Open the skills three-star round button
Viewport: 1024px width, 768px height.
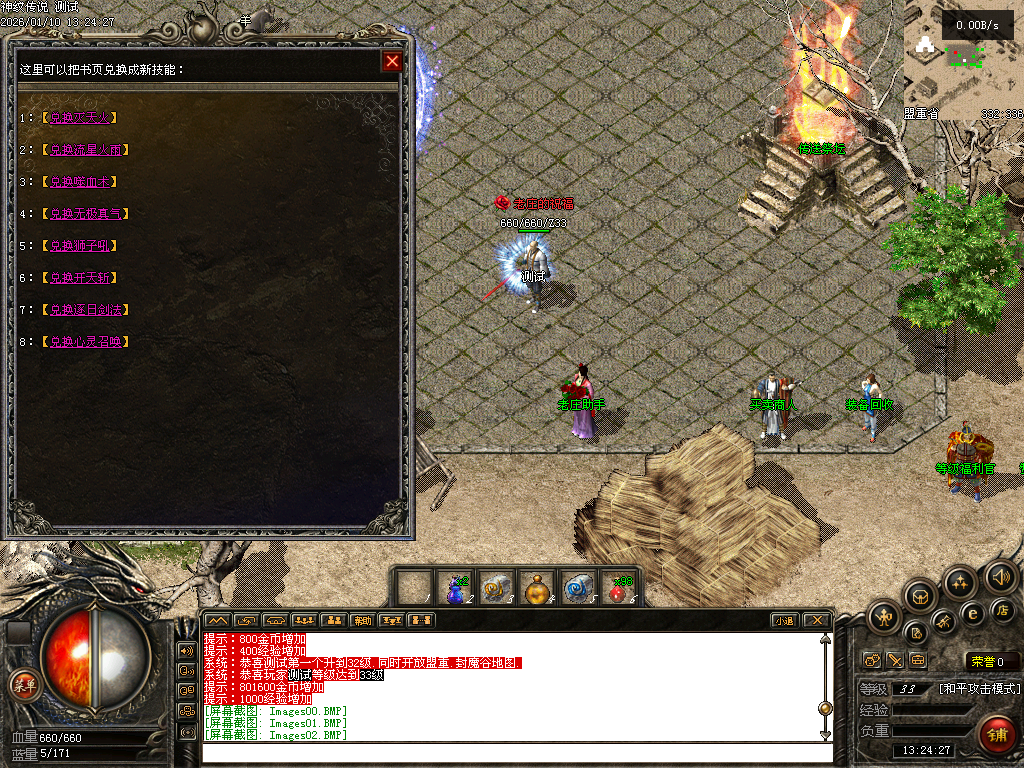point(960,582)
